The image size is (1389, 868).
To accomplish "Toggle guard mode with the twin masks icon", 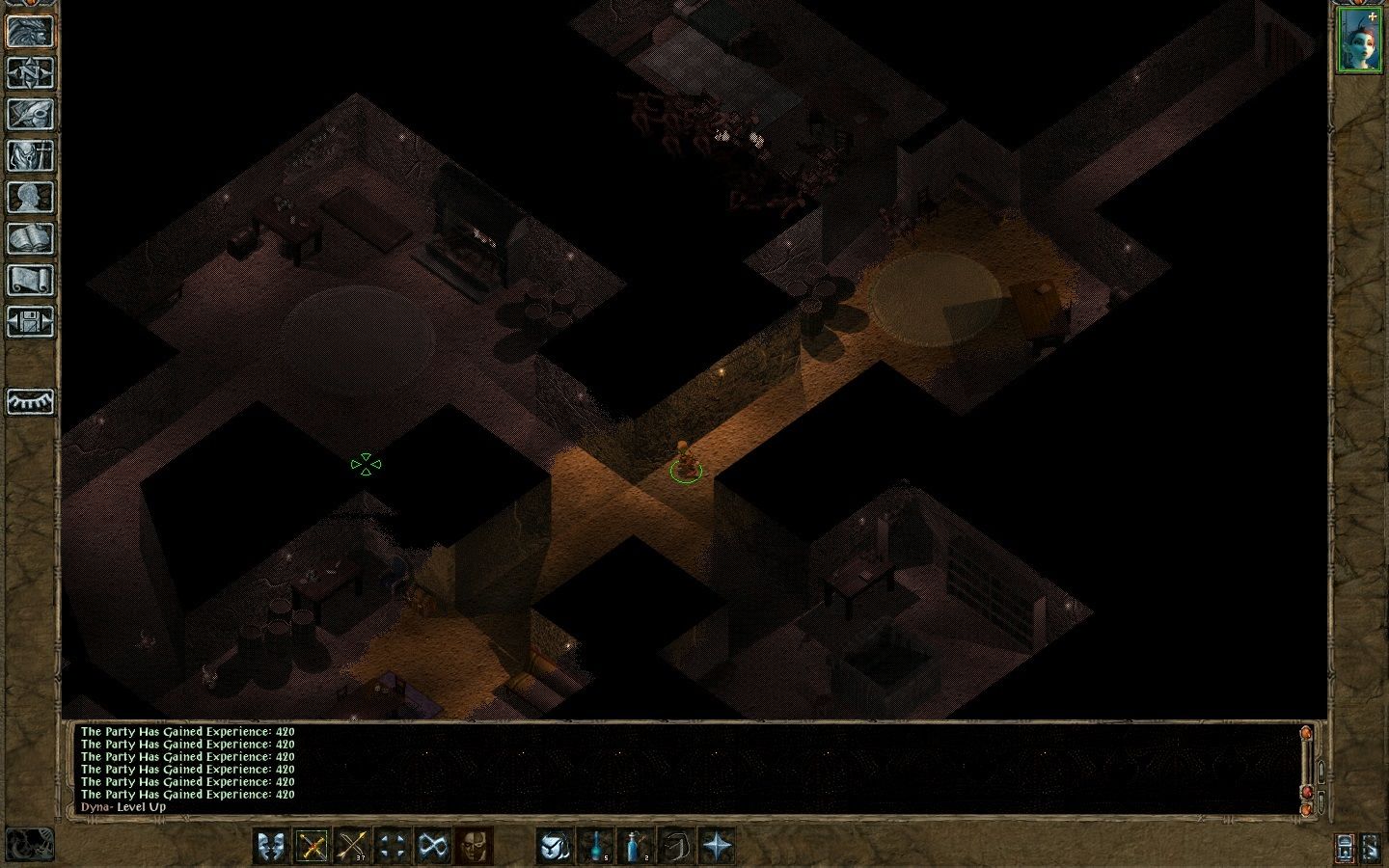I will 271,846.
